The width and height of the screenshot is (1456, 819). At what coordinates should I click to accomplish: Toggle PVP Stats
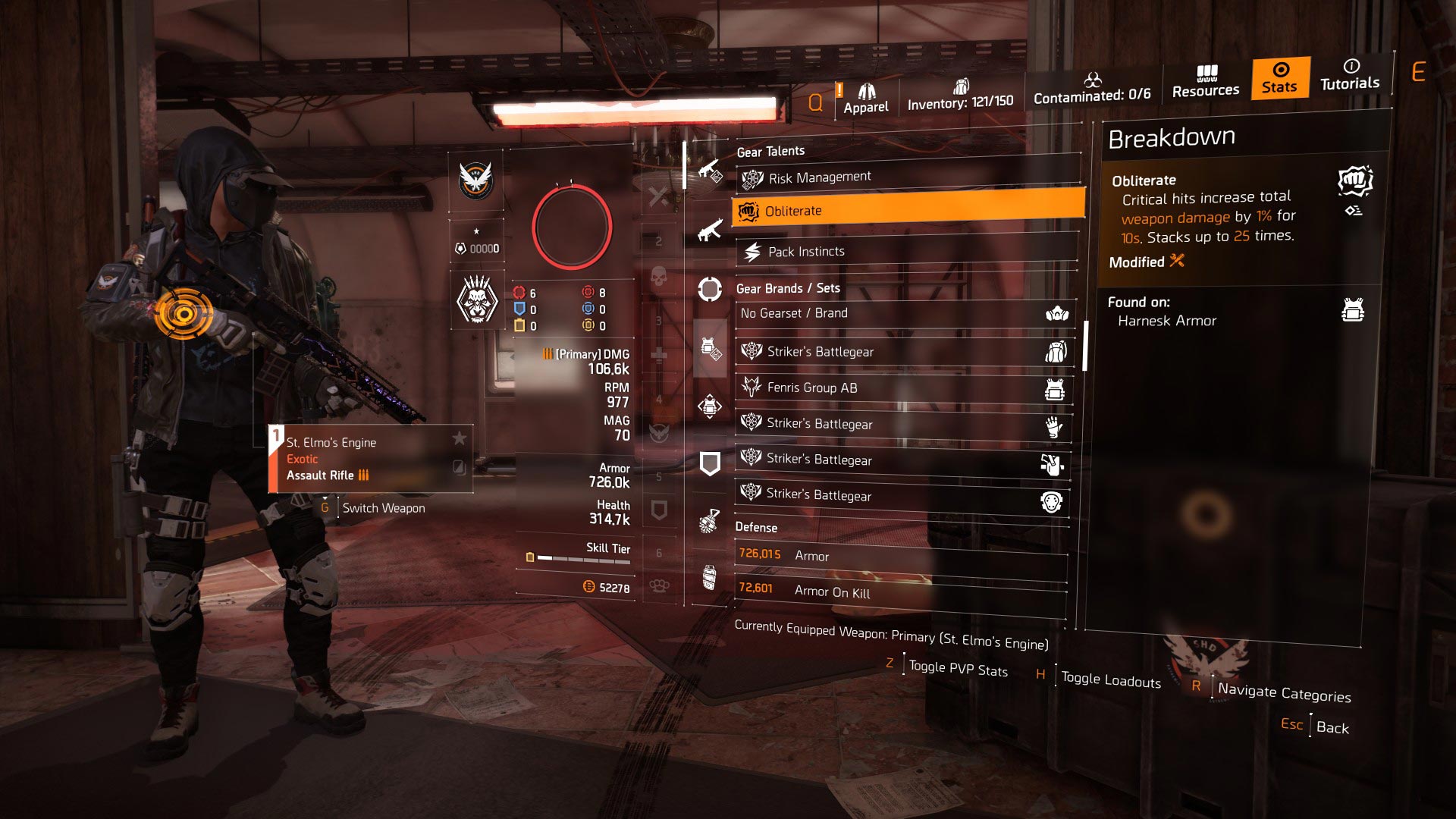(958, 669)
